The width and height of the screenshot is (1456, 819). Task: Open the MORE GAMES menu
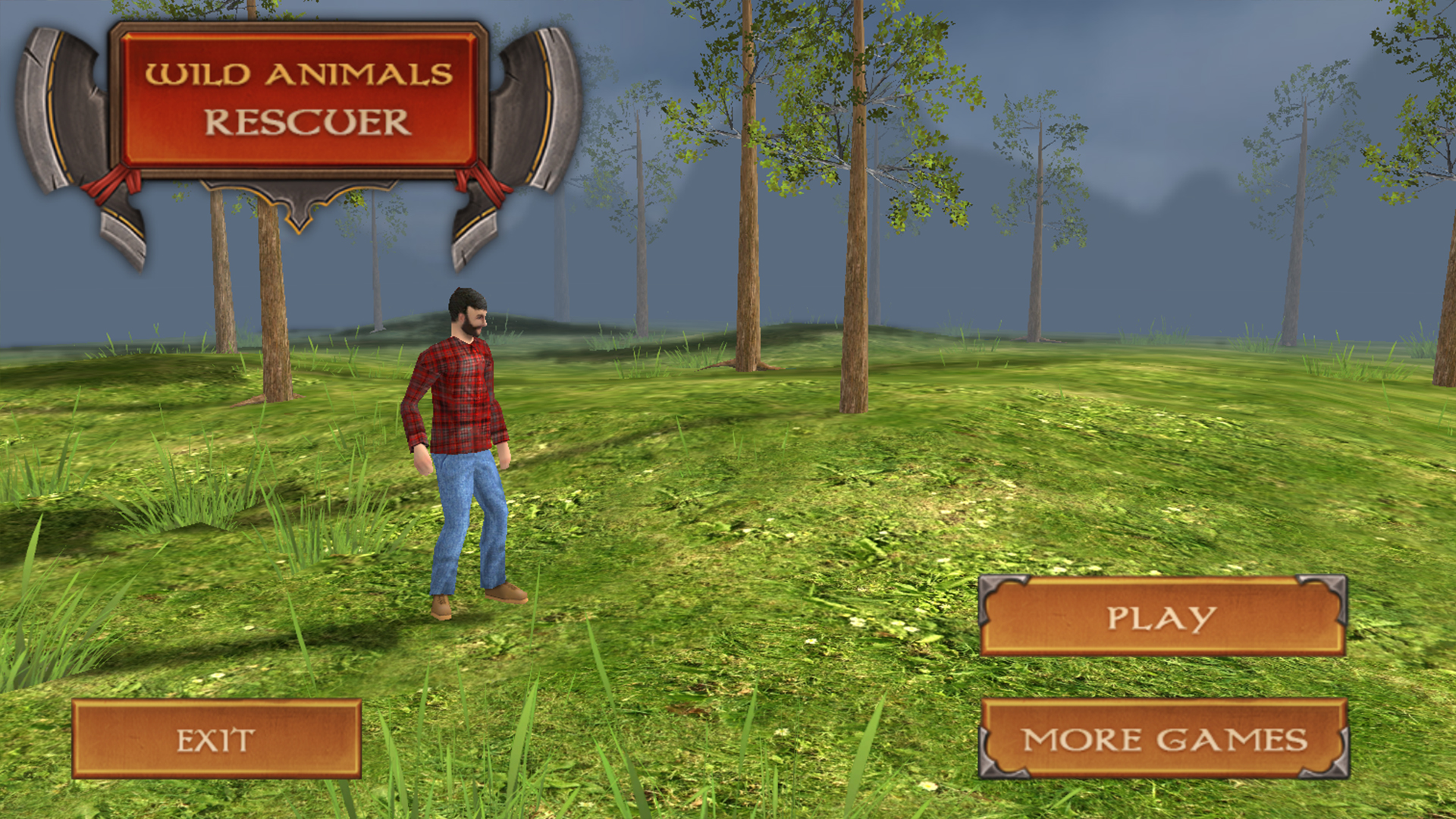click(1163, 736)
